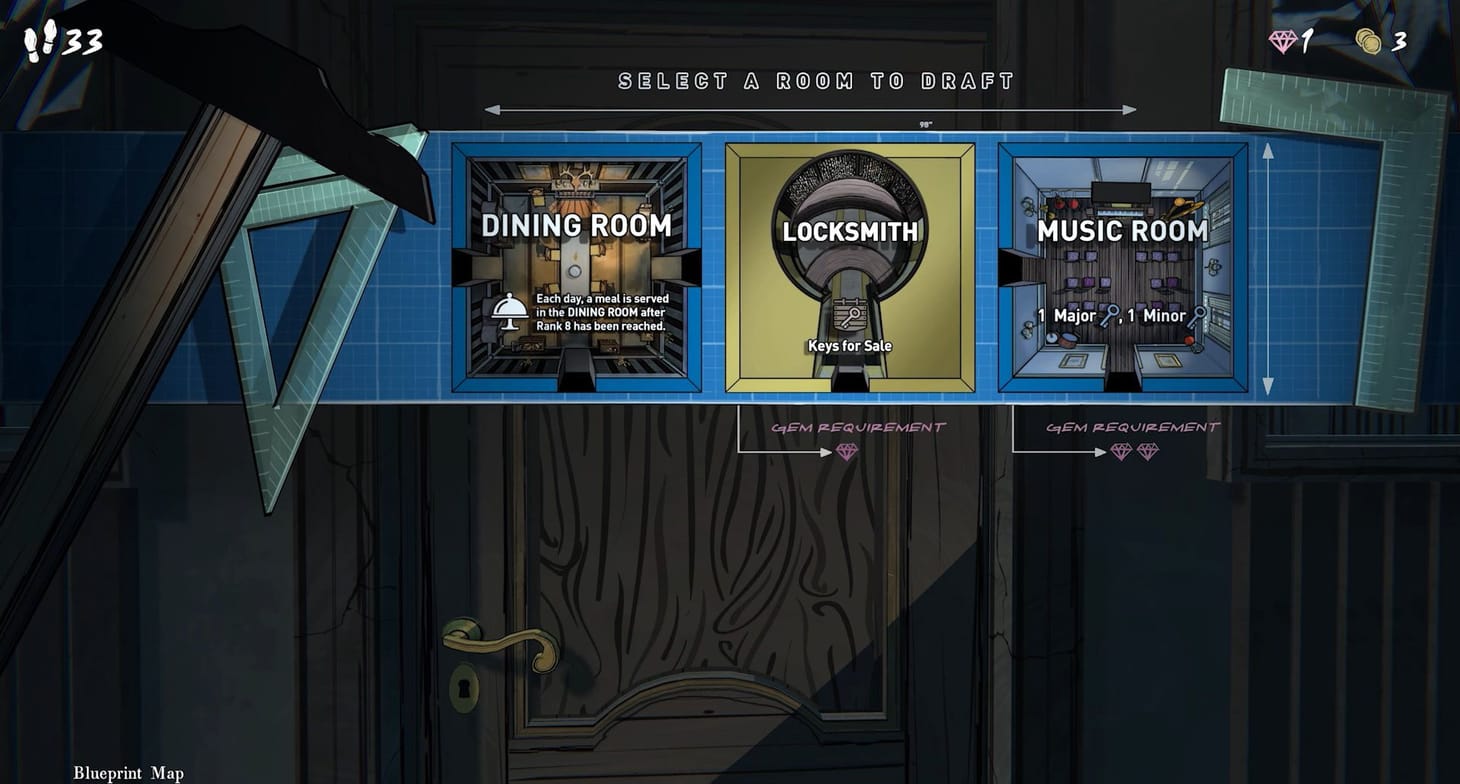Select the Minor key icon in Music Room
1460x784 pixels.
click(x=1197, y=316)
